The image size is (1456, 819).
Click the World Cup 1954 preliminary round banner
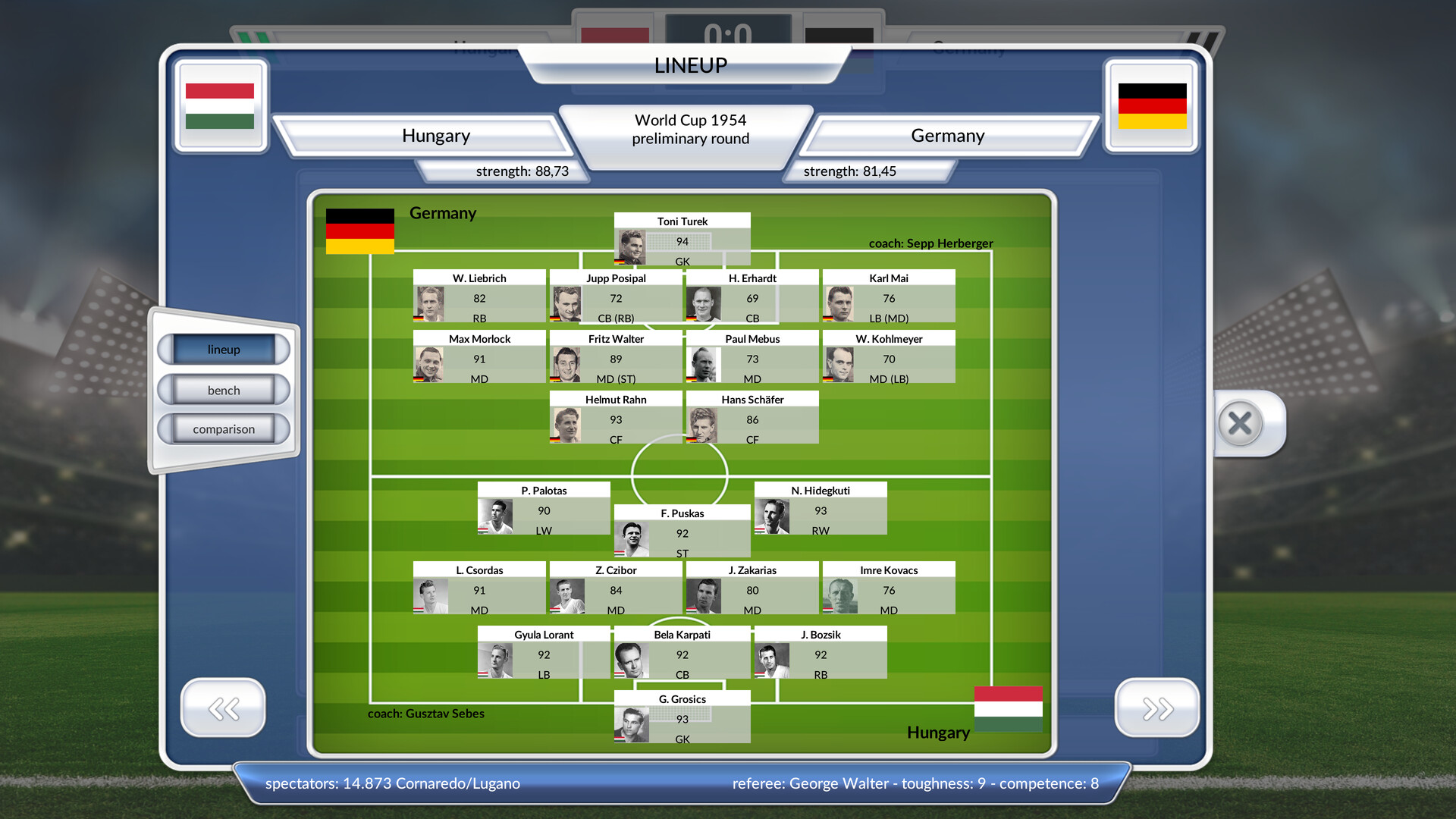[689, 130]
